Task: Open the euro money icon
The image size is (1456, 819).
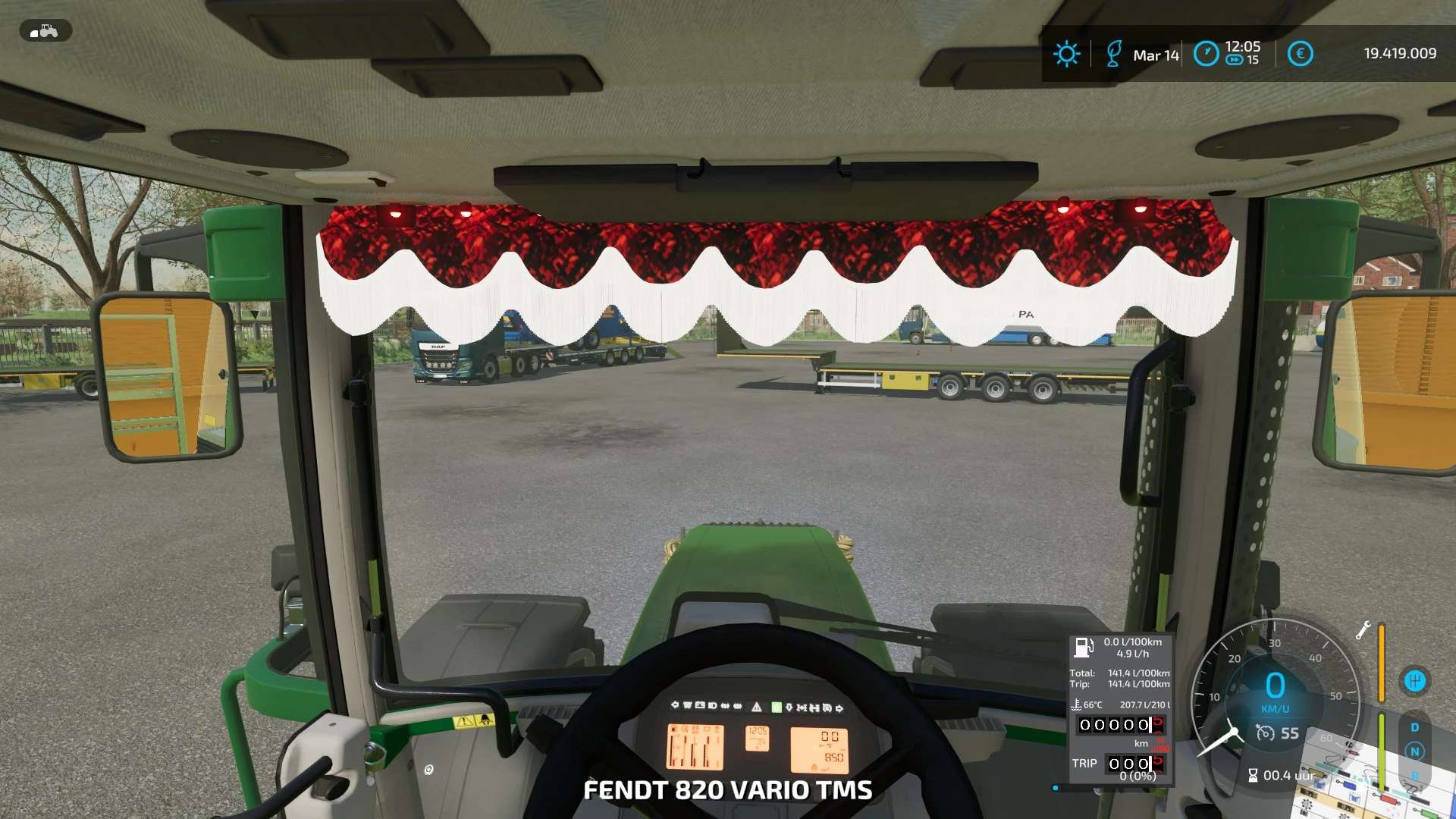Action: pos(1300,54)
